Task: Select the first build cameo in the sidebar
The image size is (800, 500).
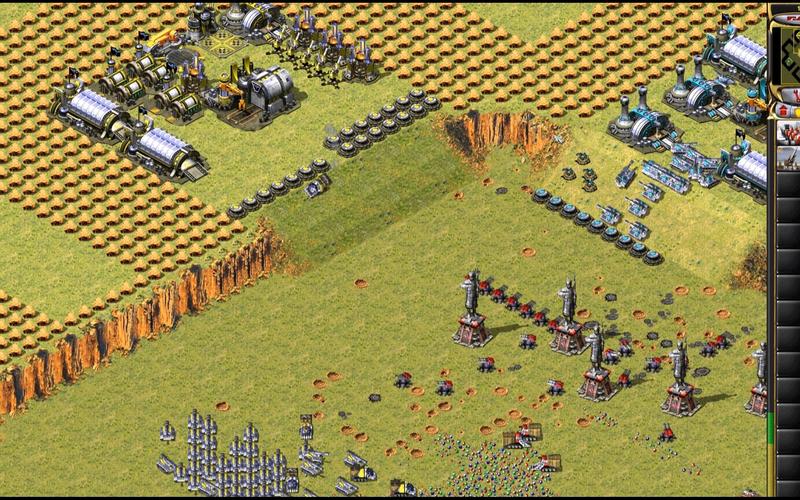Action: tap(788, 132)
